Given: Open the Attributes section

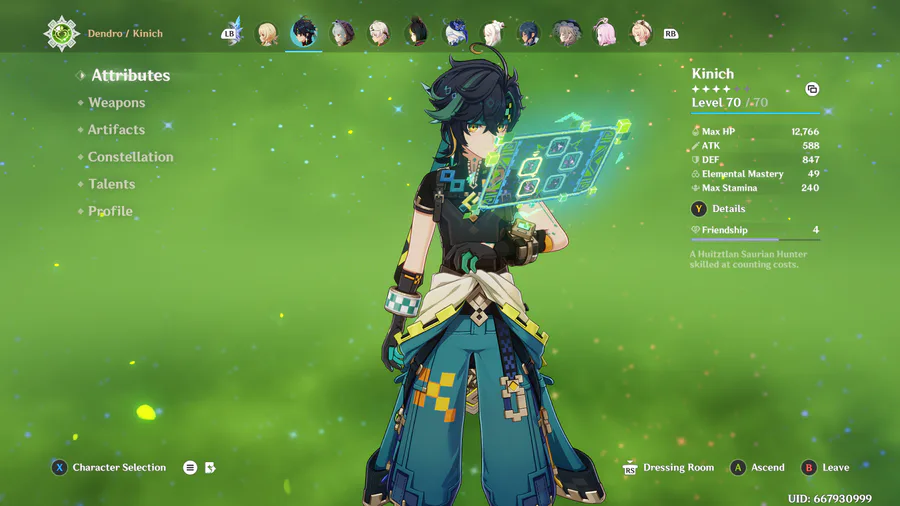Looking at the screenshot, I should tap(130, 76).
